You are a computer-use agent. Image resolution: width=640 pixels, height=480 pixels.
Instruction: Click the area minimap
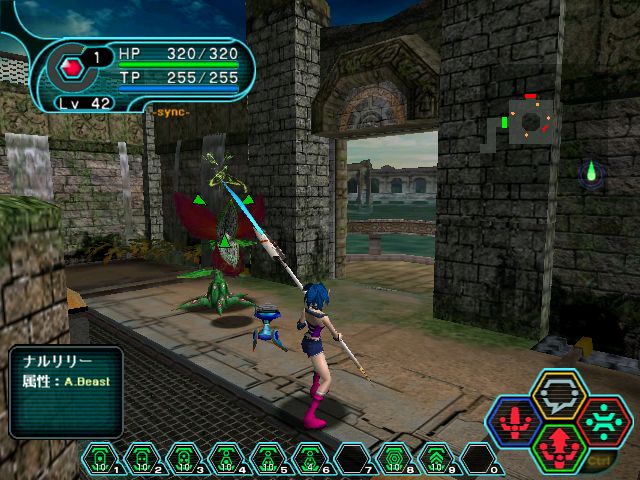[529, 121]
